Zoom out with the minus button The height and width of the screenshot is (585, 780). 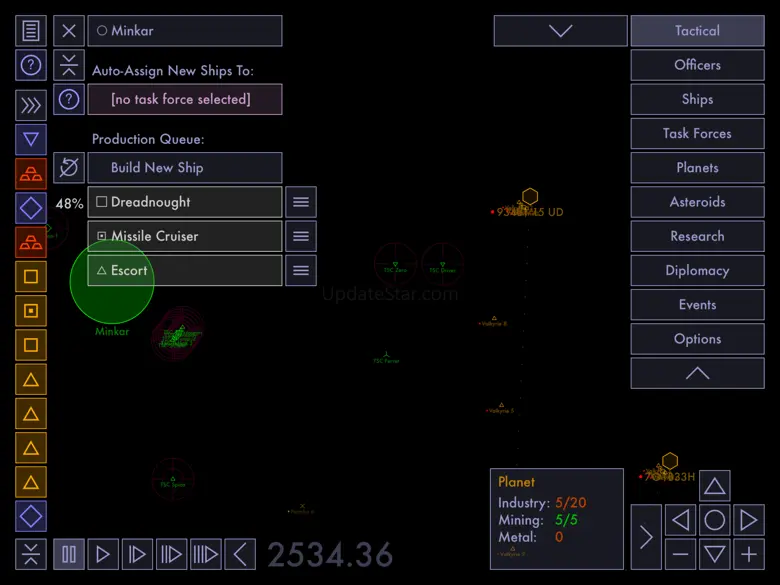[x=680, y=553]
